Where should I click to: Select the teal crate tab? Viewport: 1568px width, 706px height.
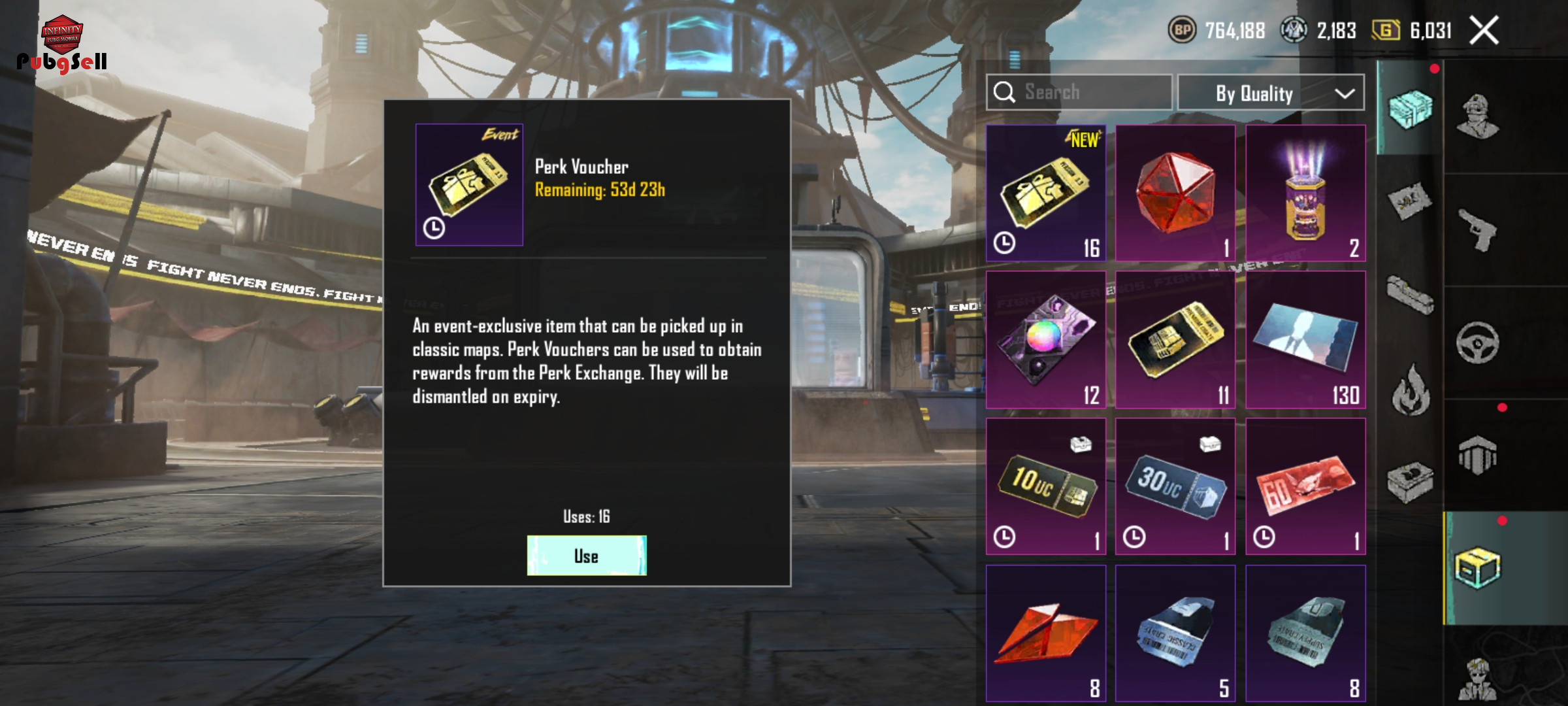click(x=1410, y=110)
